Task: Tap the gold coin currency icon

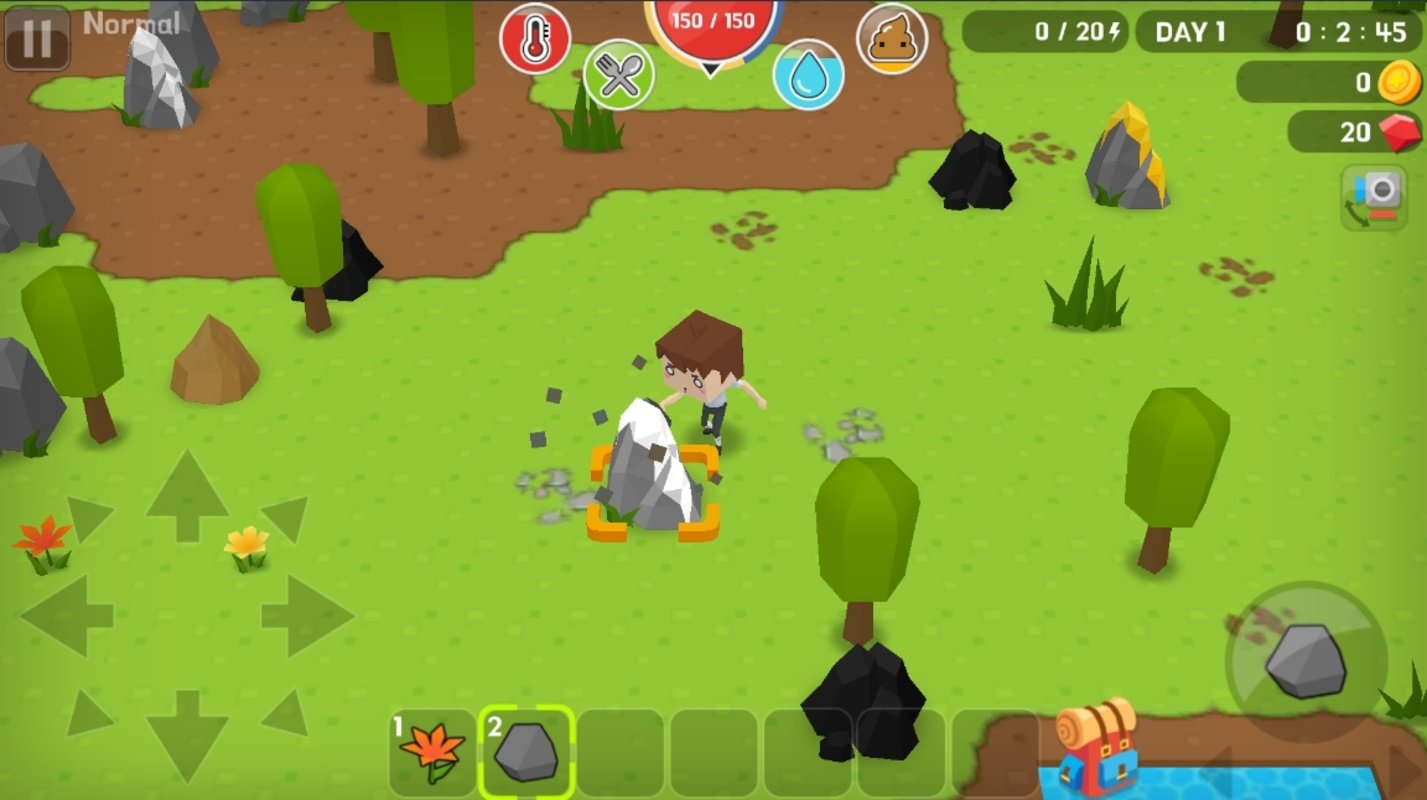Action: pos(1399,83)
